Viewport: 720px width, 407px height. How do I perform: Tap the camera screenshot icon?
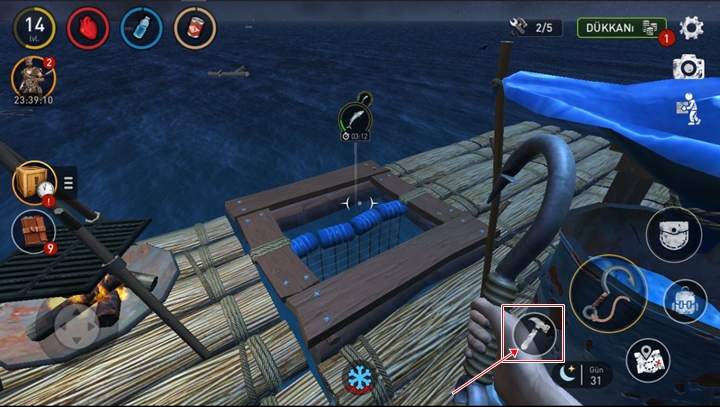point(688,67)
